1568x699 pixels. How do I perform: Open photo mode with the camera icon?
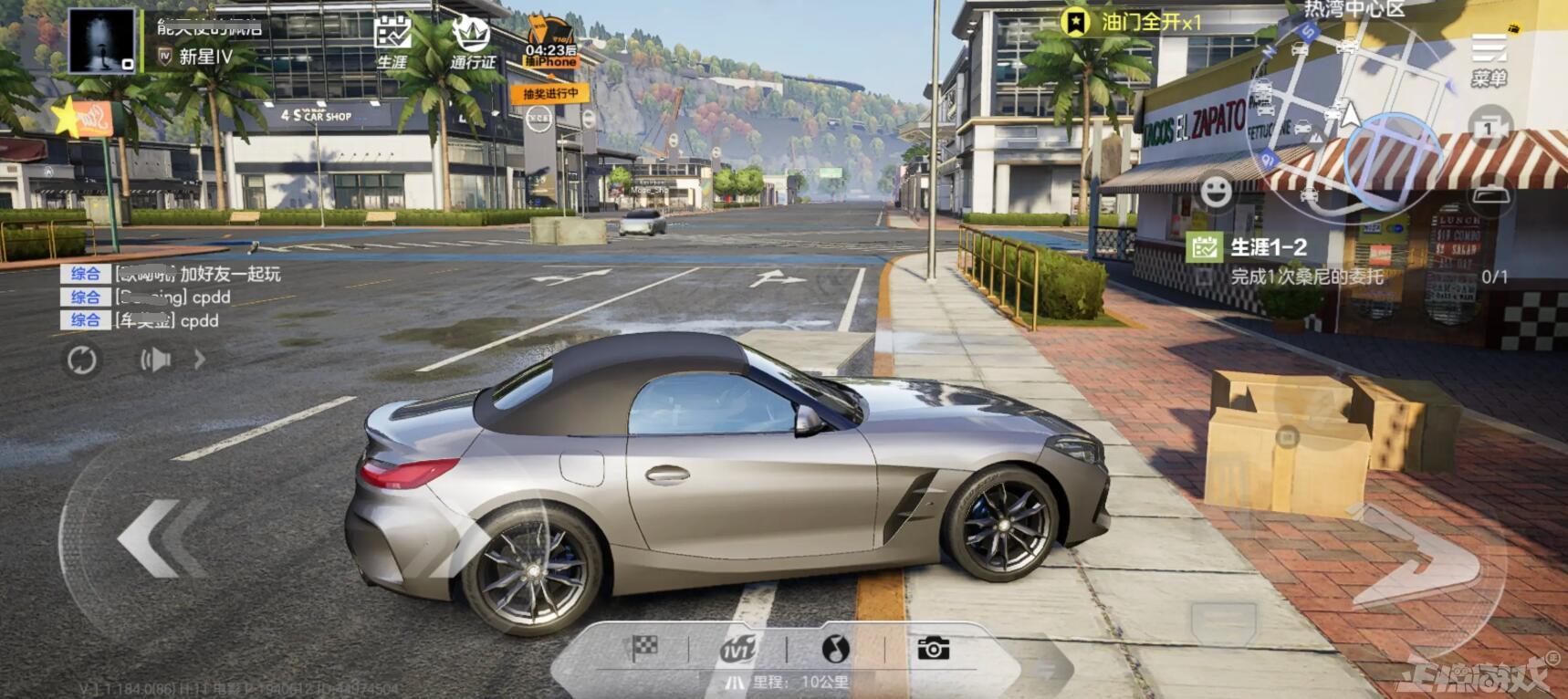point(933,649)
